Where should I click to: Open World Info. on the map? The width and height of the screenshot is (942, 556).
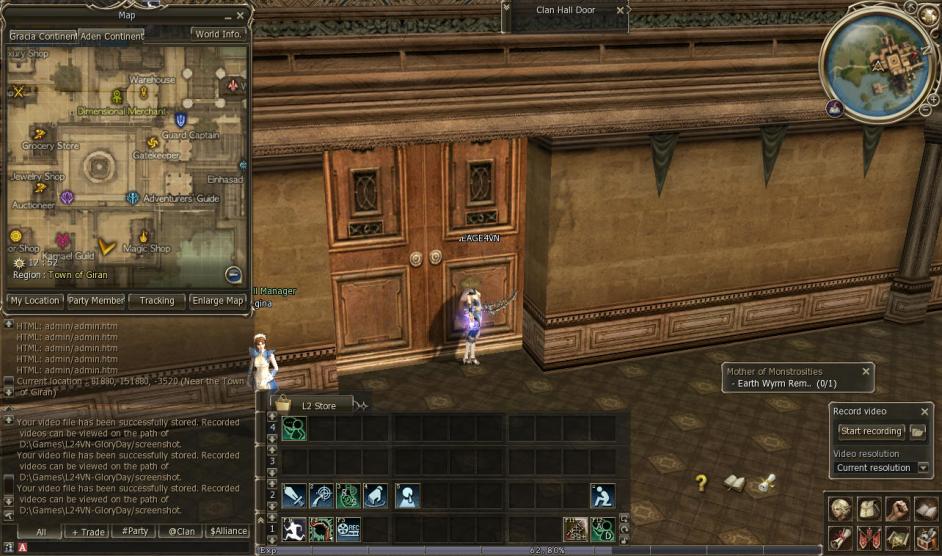coord(219,34)
